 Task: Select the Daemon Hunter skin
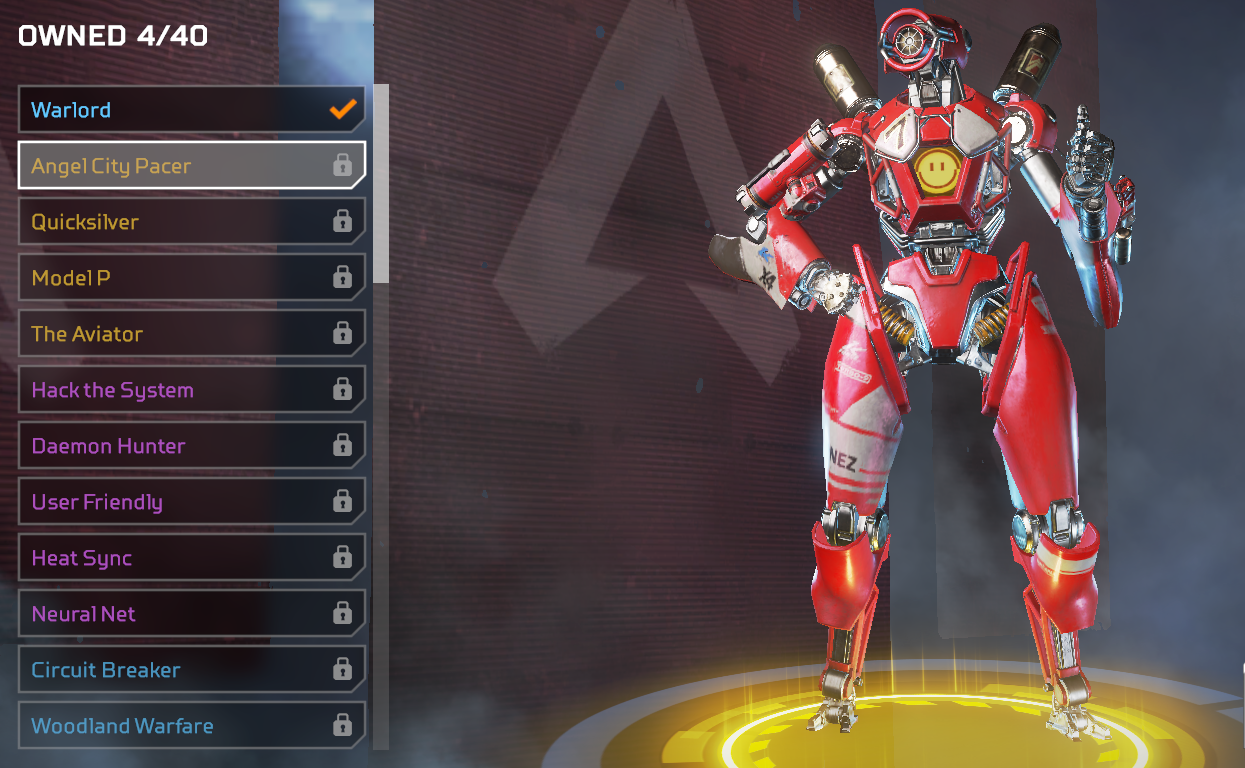190,446
